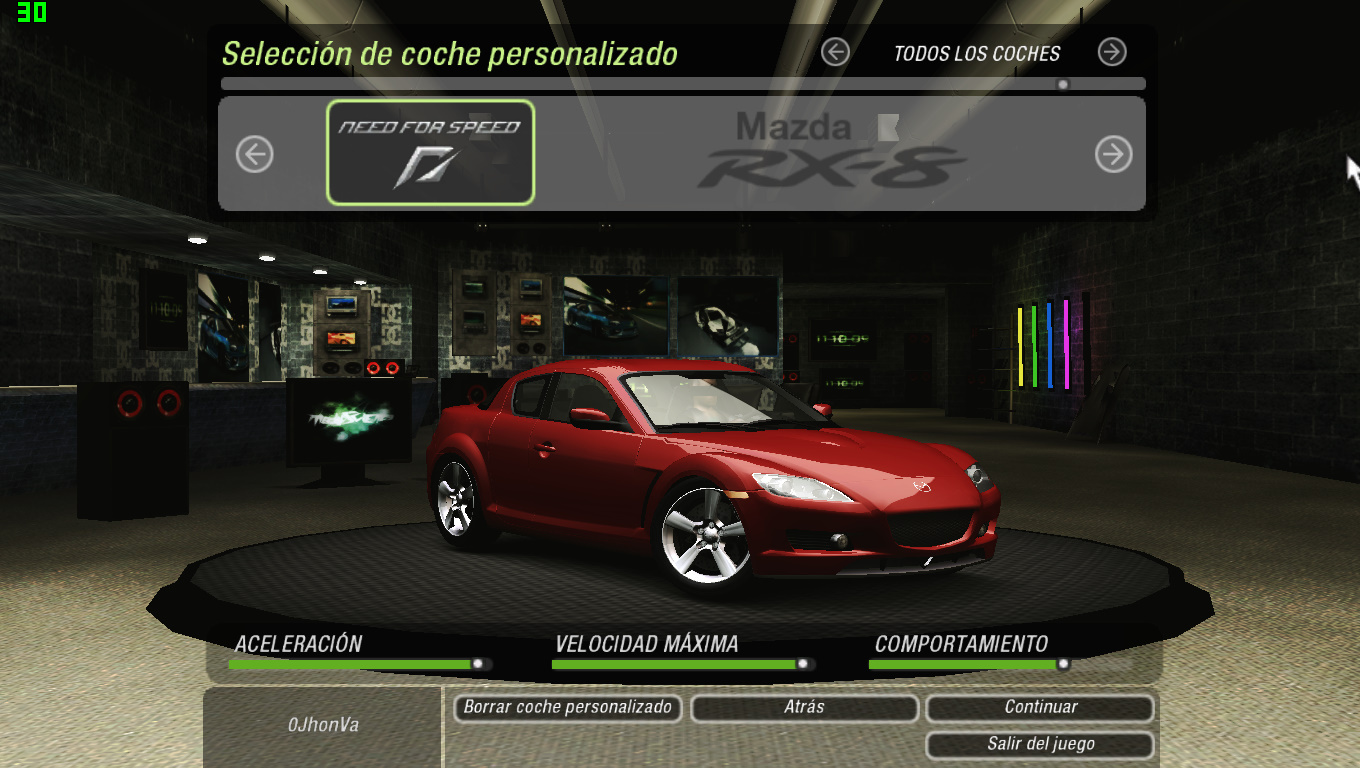Select the Need For Speed logo thumbnail
The width and height of the screenshot is (1360, 768).
pos(430,151)
